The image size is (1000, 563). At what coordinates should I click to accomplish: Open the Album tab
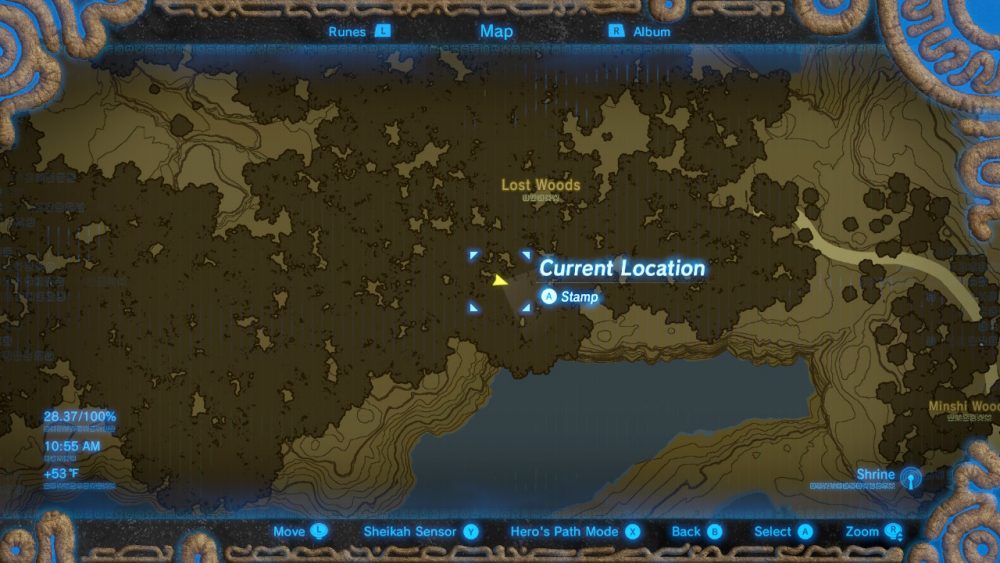640,31
